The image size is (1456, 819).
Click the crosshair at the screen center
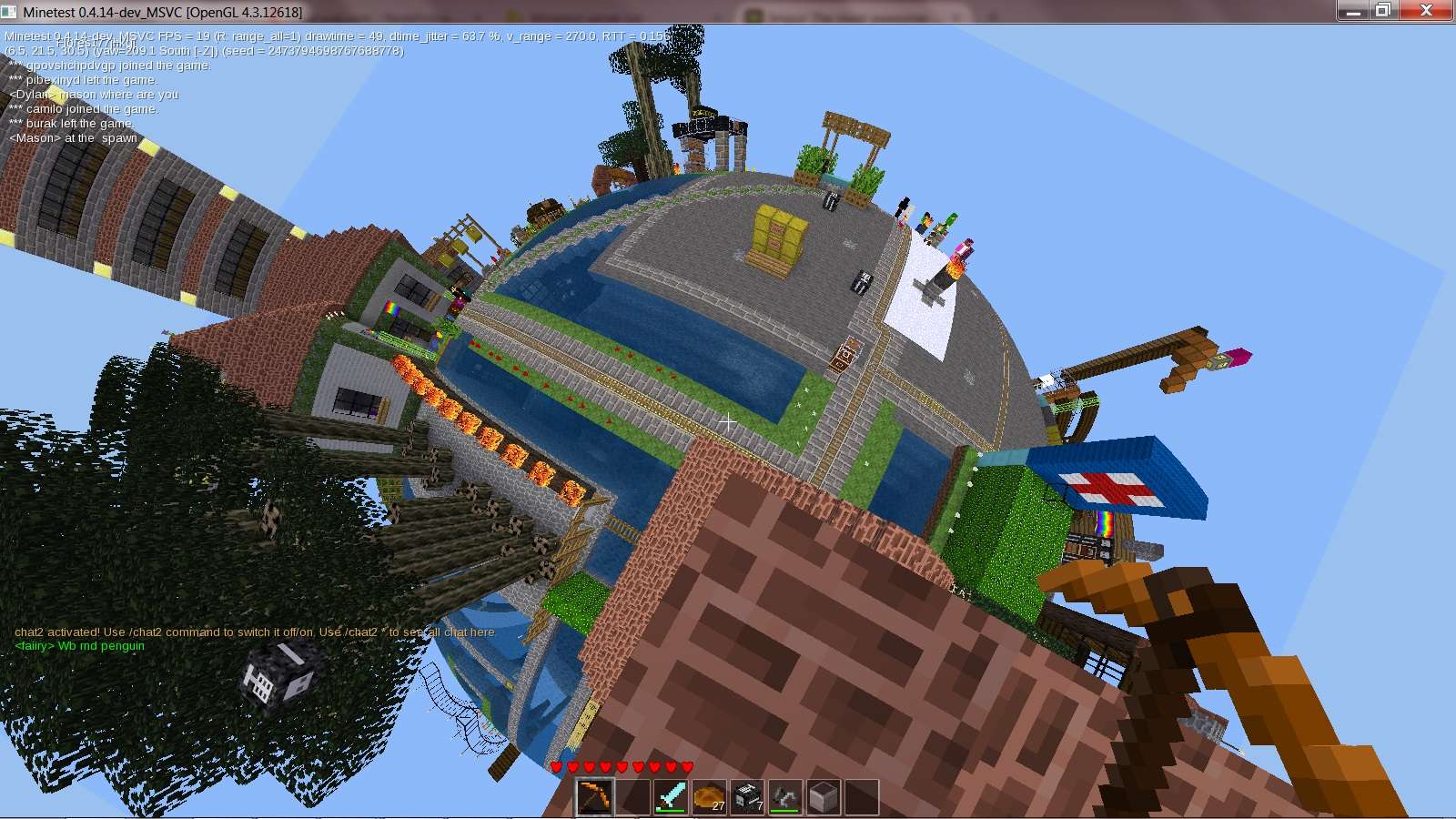coord(728,421)
